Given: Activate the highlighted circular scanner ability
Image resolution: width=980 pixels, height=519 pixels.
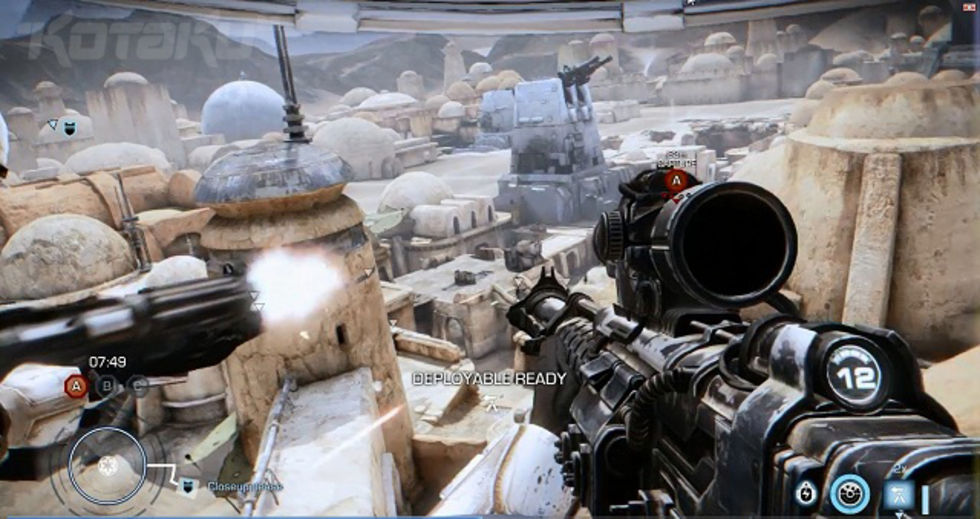Looking at the screenshot, I should click(x=850, y=493).
